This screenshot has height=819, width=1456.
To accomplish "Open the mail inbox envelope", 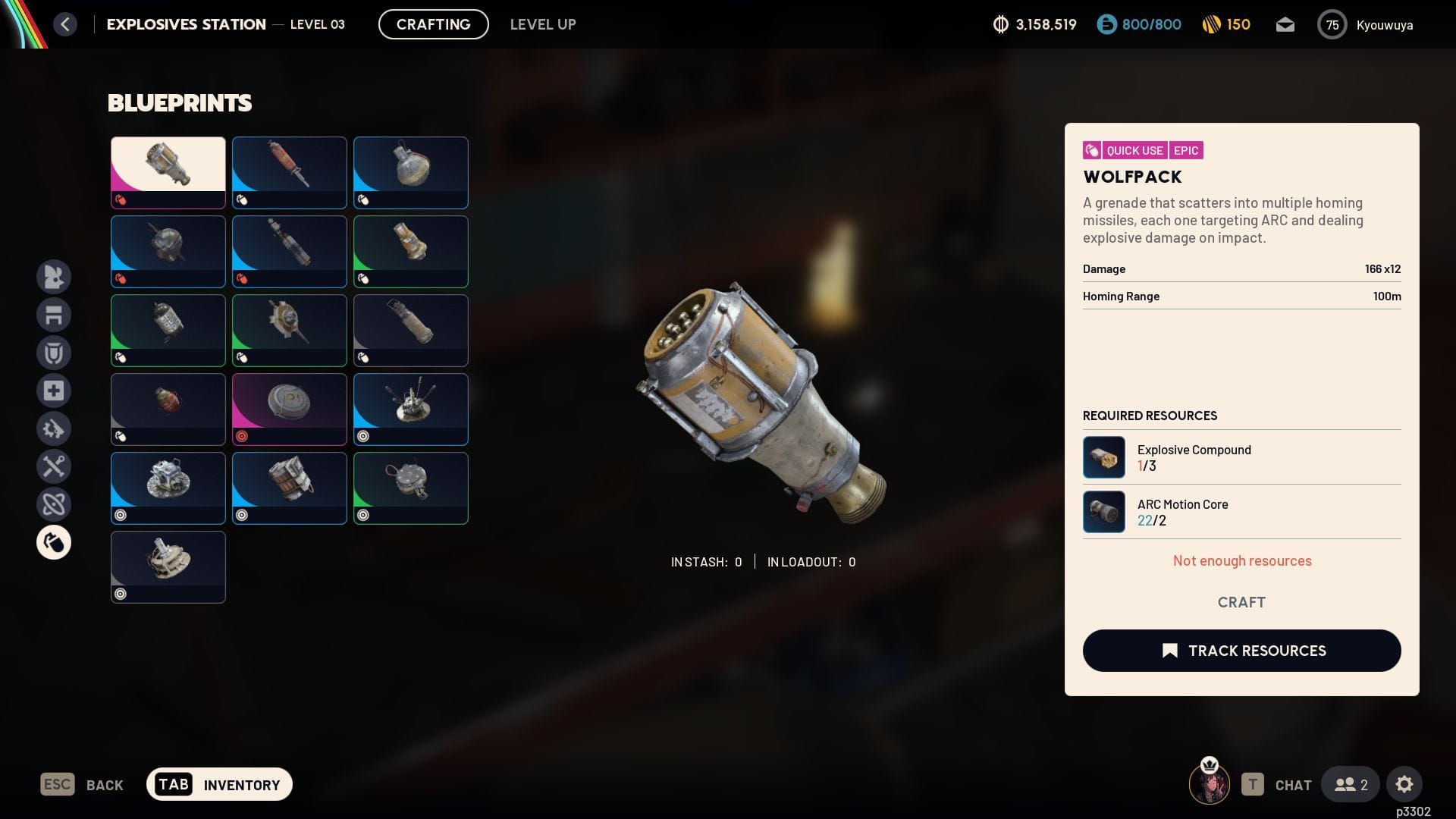I will click(1285, 25).
